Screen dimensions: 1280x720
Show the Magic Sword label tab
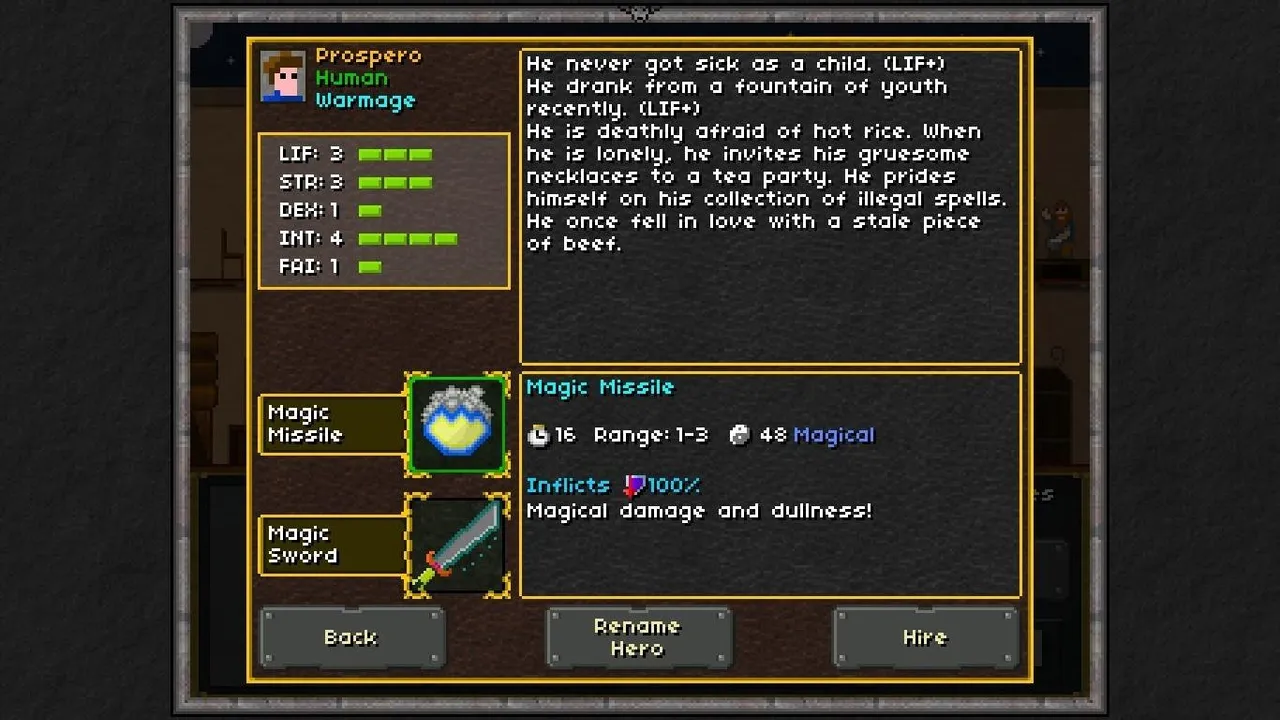tap(332, 545)
